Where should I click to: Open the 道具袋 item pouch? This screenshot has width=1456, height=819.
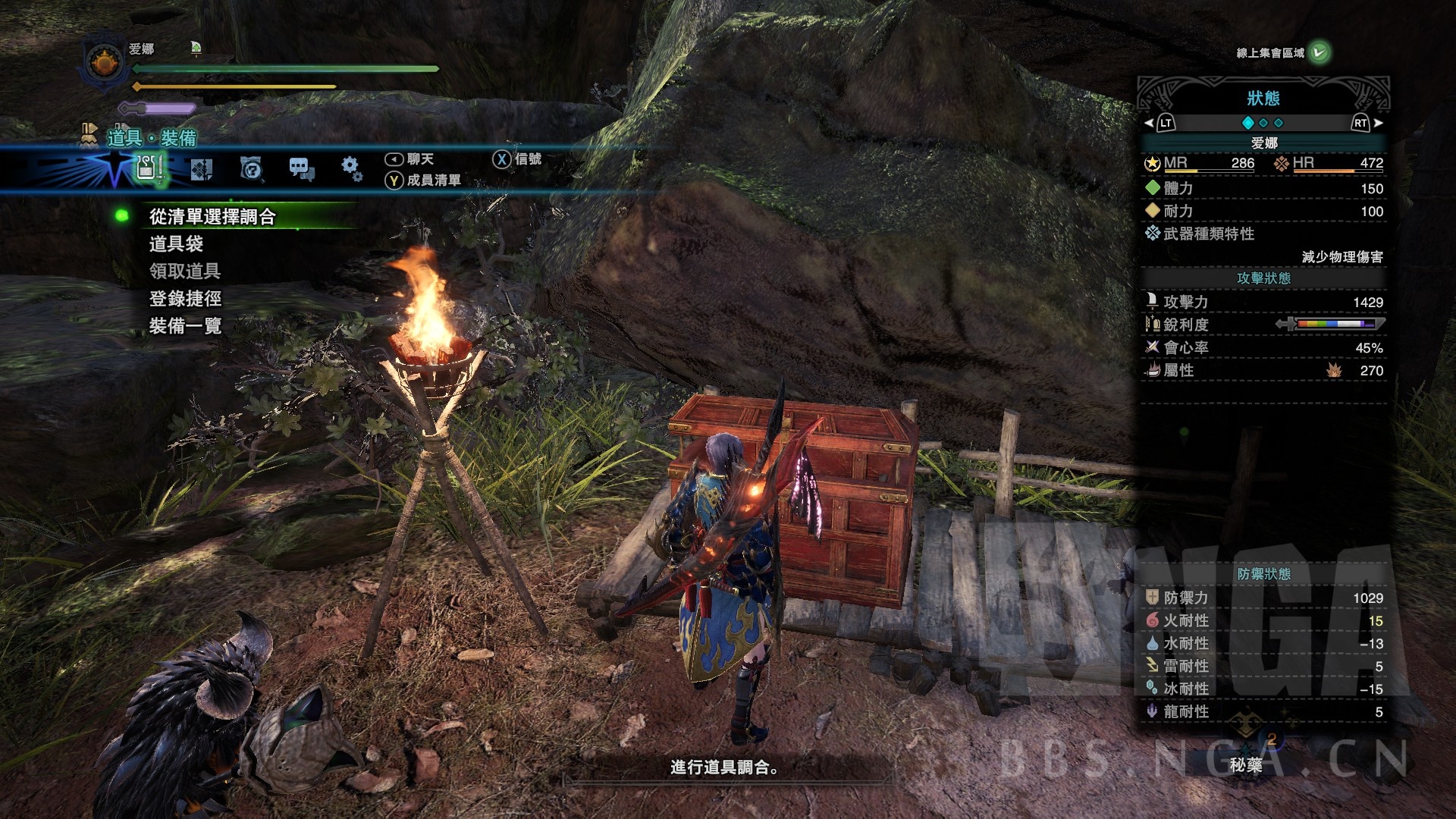click(x=176, y=244)
